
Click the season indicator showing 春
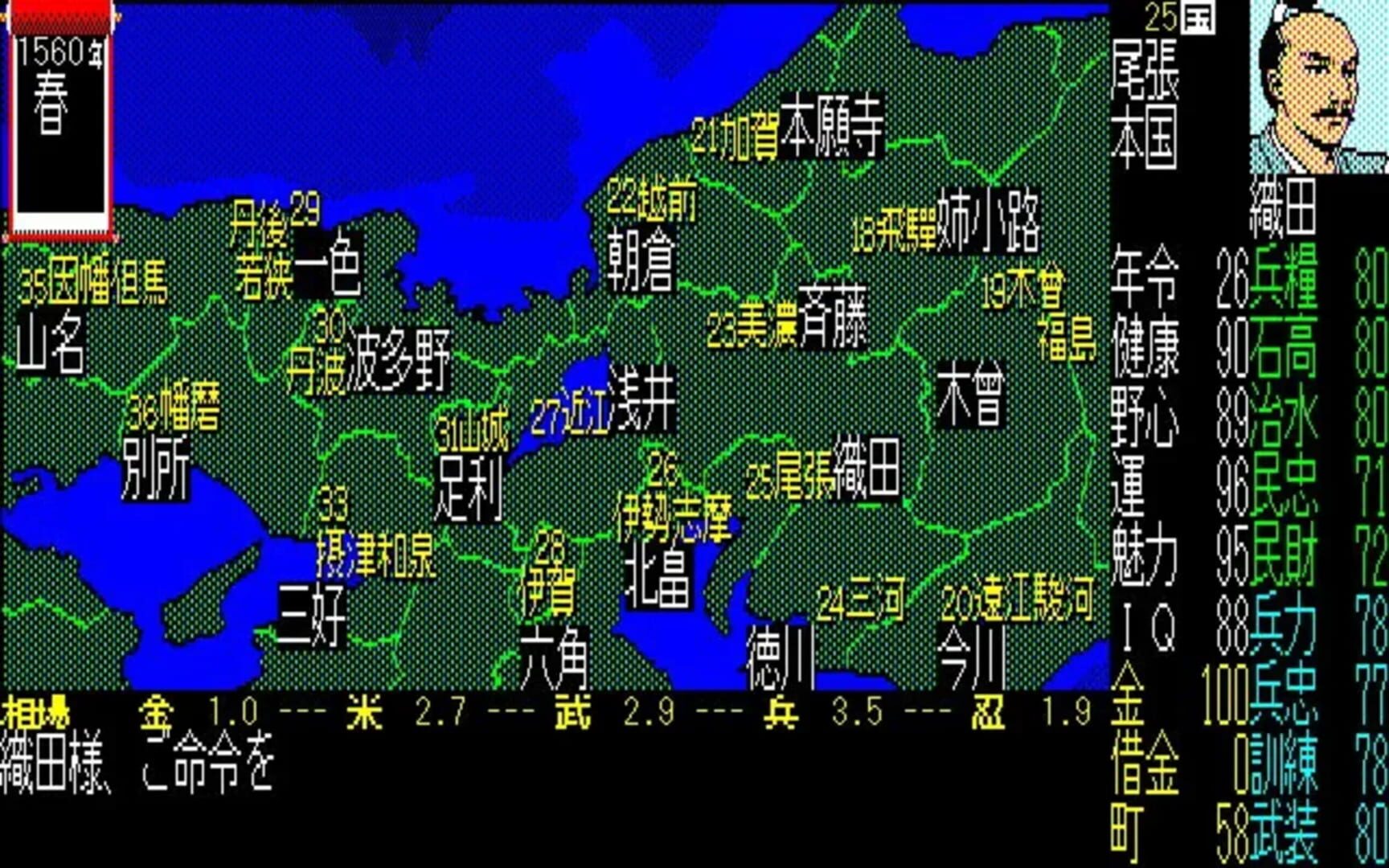(x=48, y=104)
